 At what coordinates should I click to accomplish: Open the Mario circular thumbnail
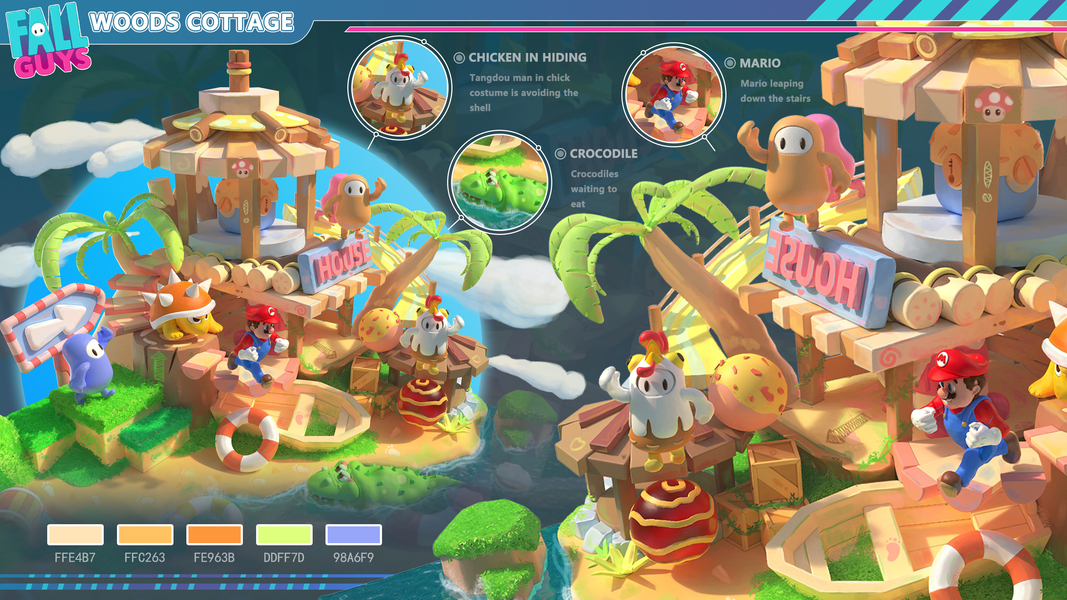pyautogui.click(x=668, y=92)
